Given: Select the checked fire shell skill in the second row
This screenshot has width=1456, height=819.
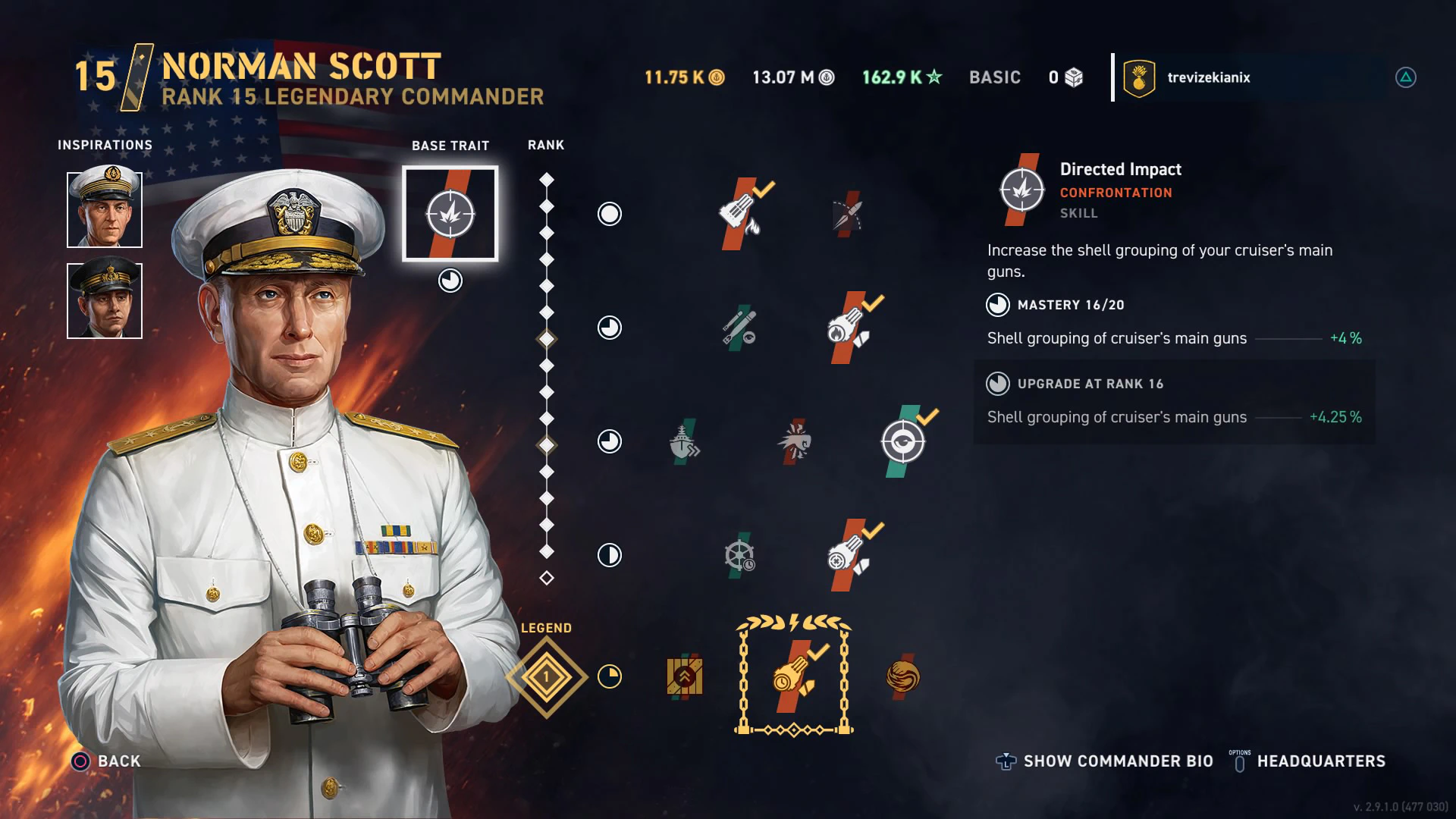Looking at the screenshot, I should (848, 328).
